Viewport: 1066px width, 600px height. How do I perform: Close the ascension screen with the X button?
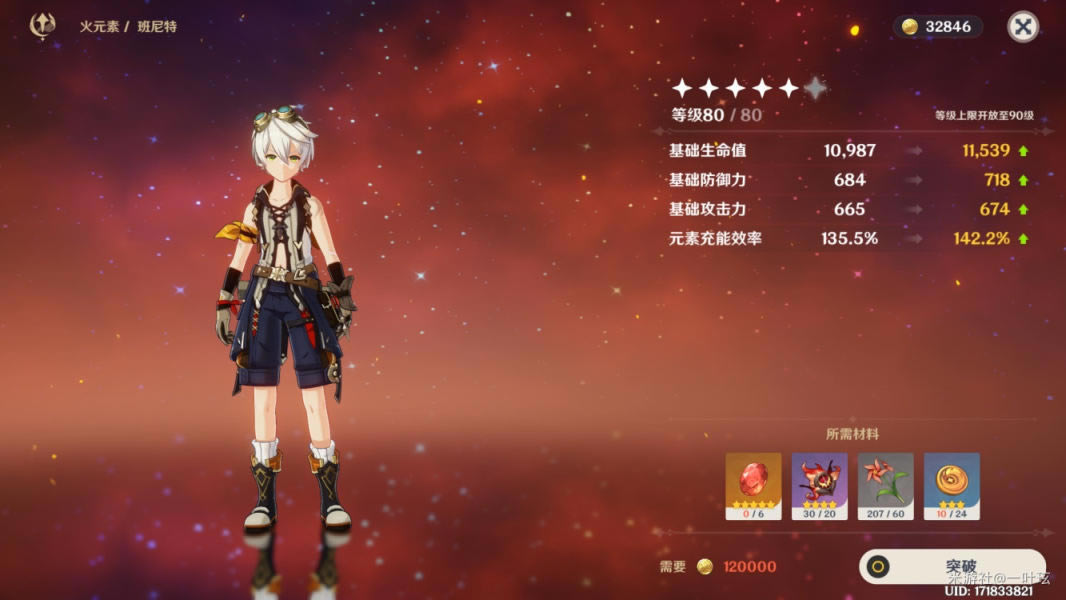(1023, 27)
